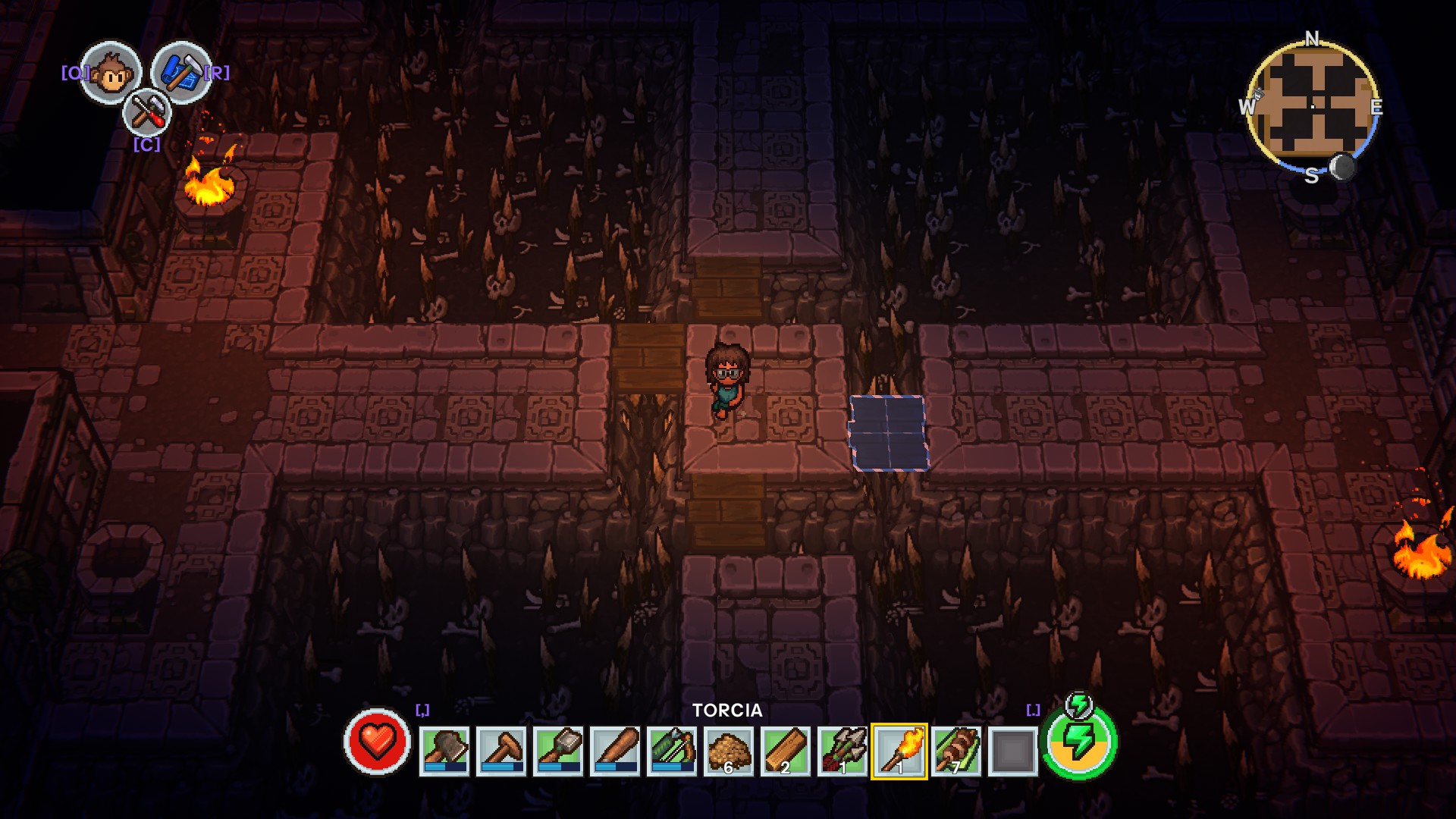This screenshot has height=819, width=1456.
Task: Equip the wooden club
Action: (615, 751)
